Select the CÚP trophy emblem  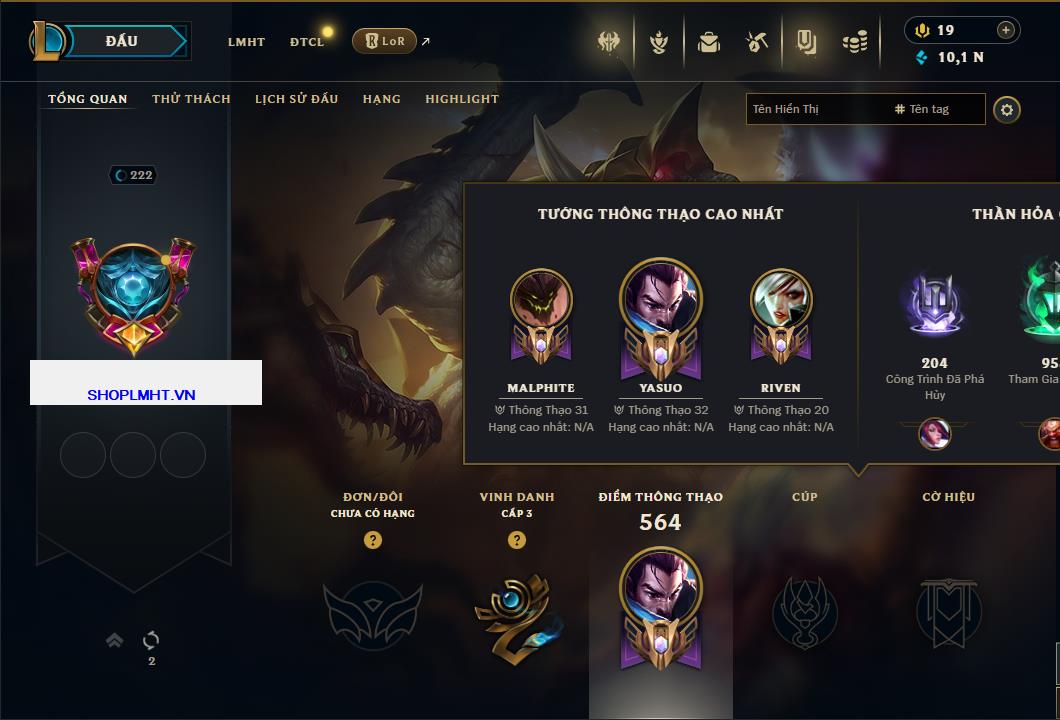pyautogui.click(x=804, y=612)
